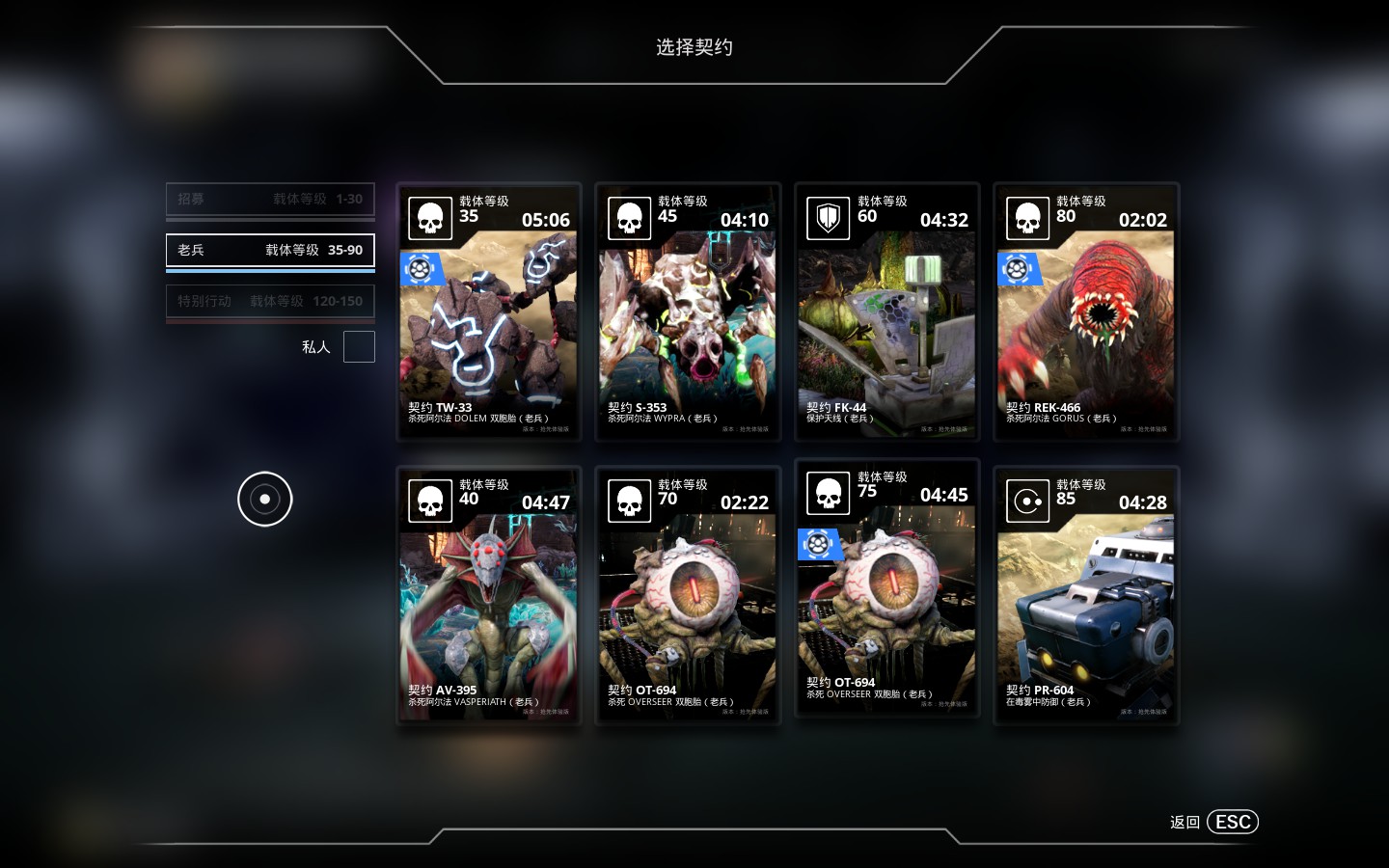This screenshot has height=868, width=1389.
Task: Choose the 特别行动 tier 120-150
Action: (x=270, y=301)
